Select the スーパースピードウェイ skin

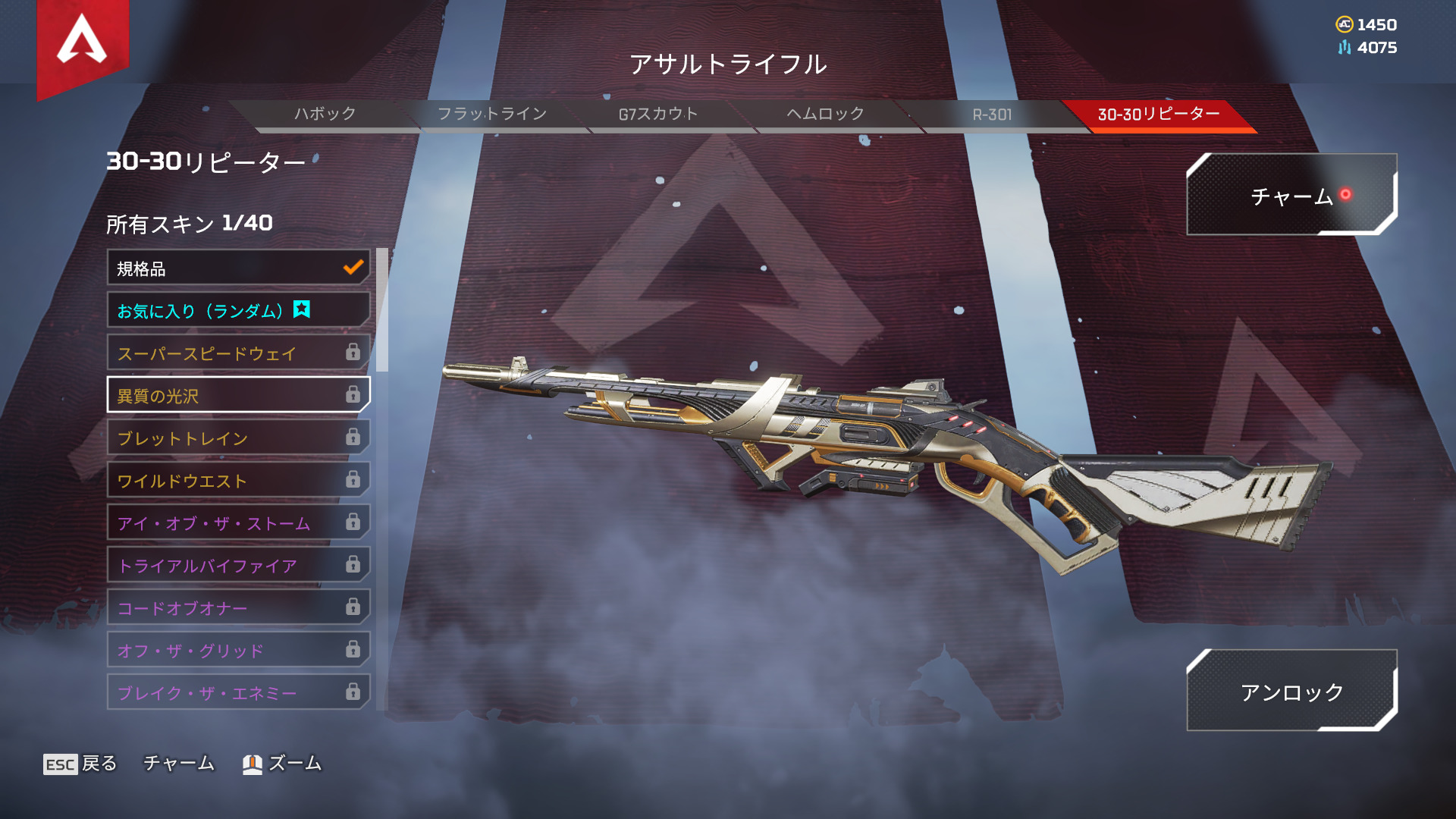coord(238,353)
